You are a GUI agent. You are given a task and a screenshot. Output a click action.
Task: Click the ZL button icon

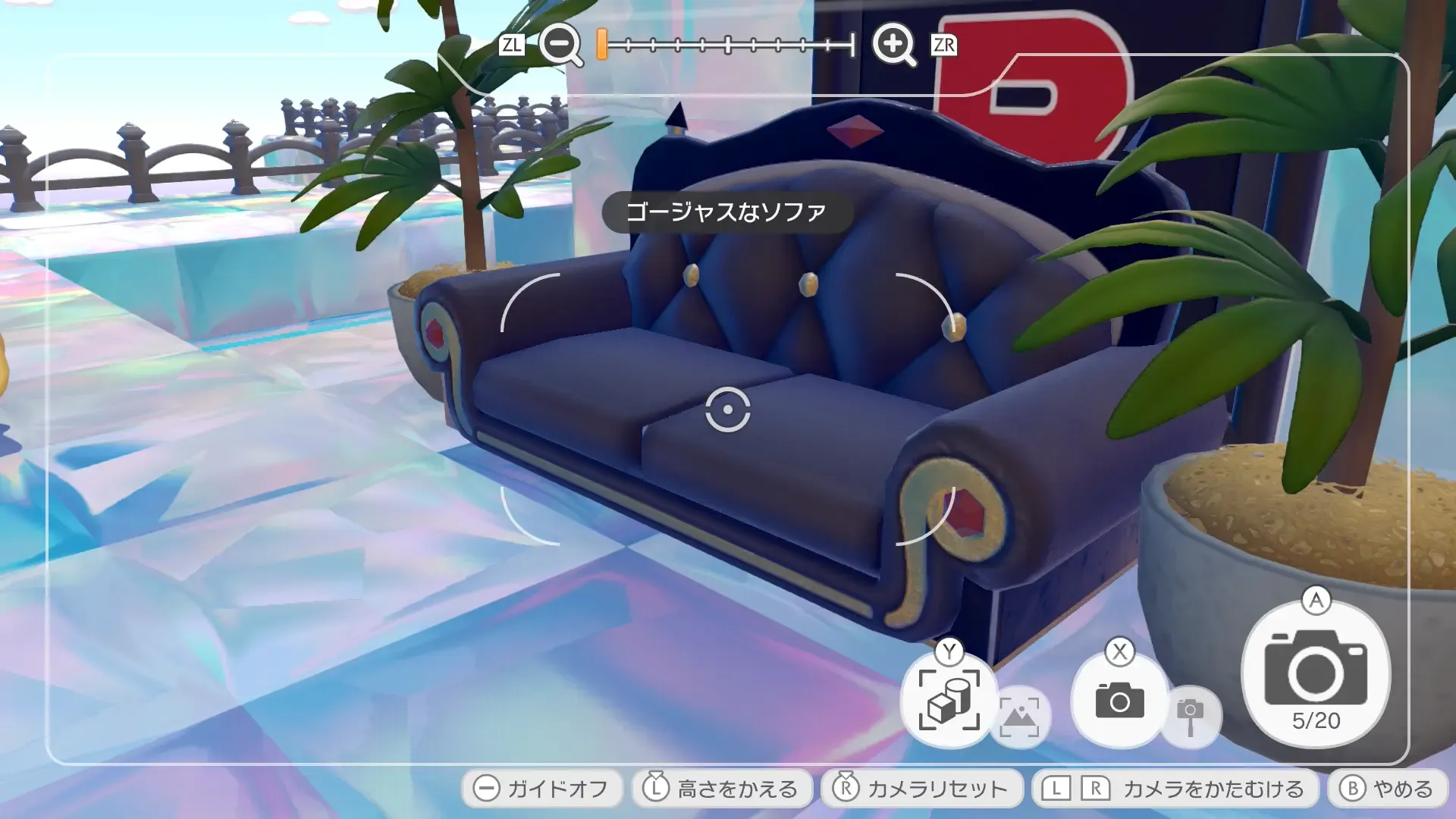pos(514,45)
